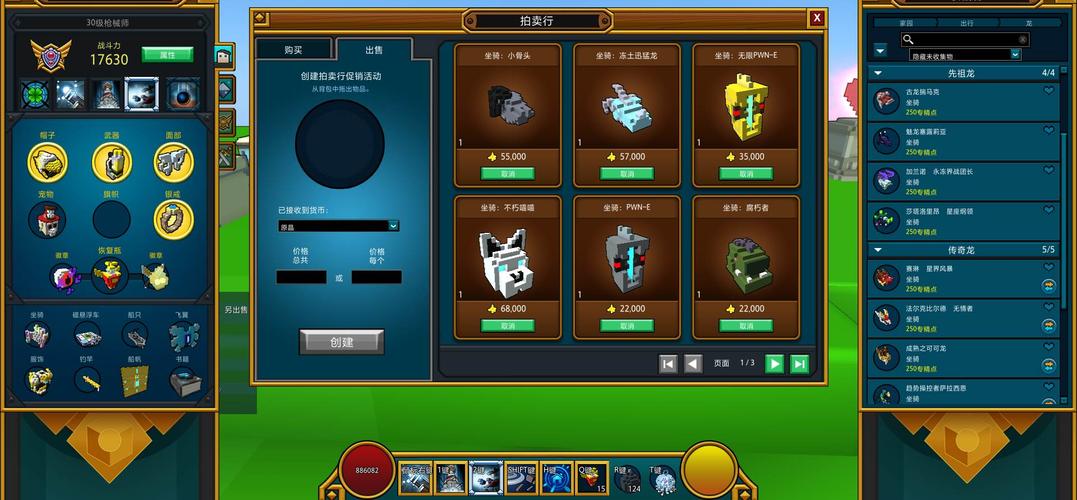Image resolution: width=1077 pixels, height=500 pixels.
Task: Select the 武器 weapon slot
Action: point(111,162)
